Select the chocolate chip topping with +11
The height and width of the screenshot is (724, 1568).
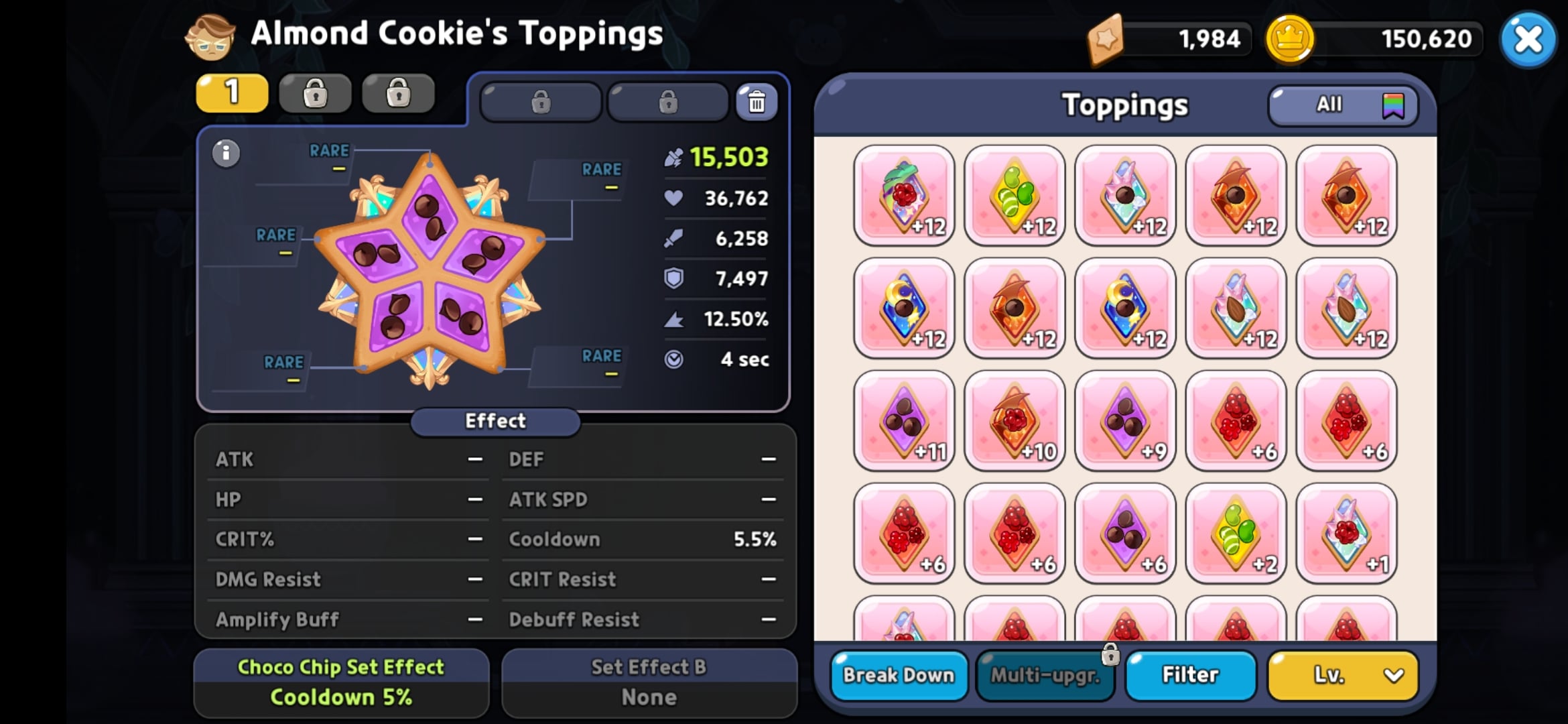905,420
